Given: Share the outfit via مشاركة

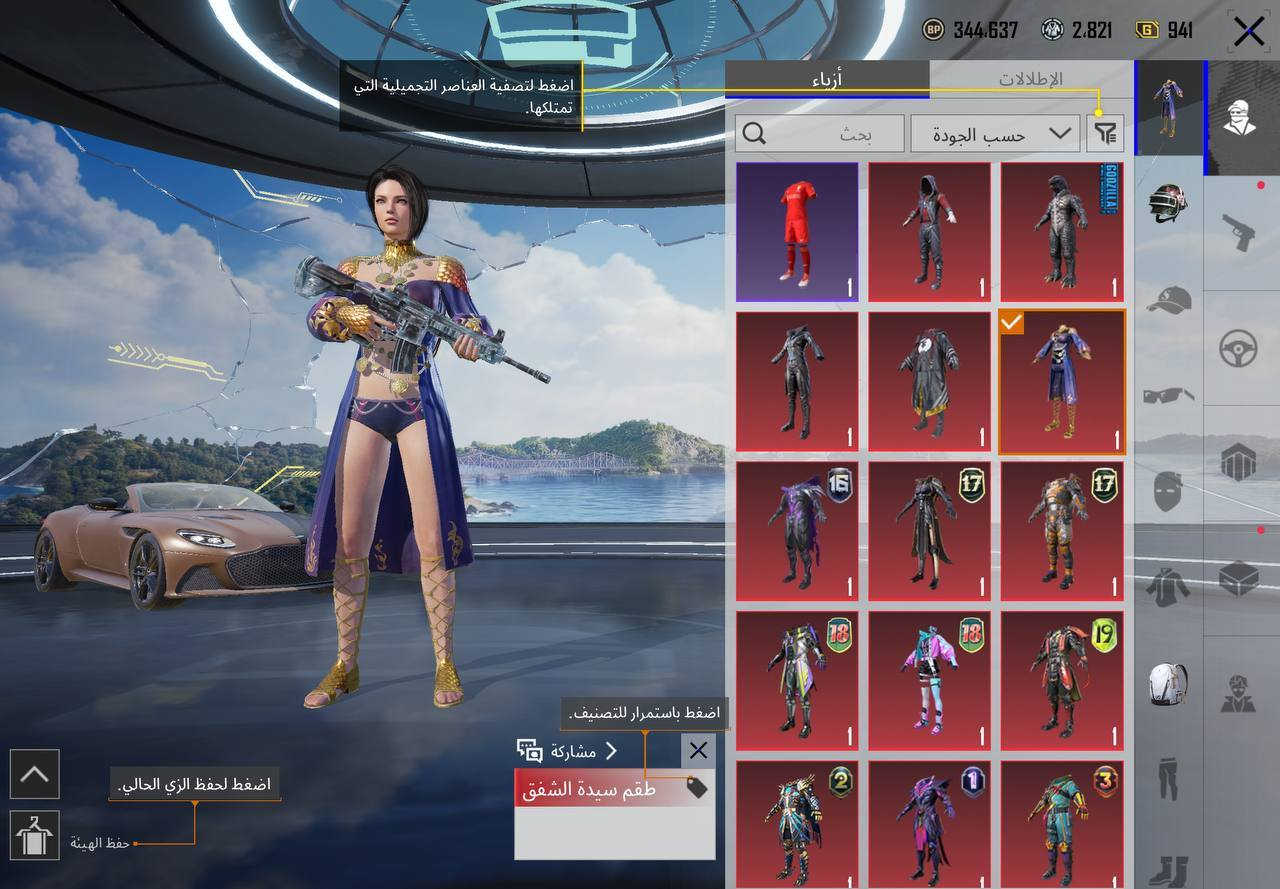Looking at the screenshot, I should 568,751.
